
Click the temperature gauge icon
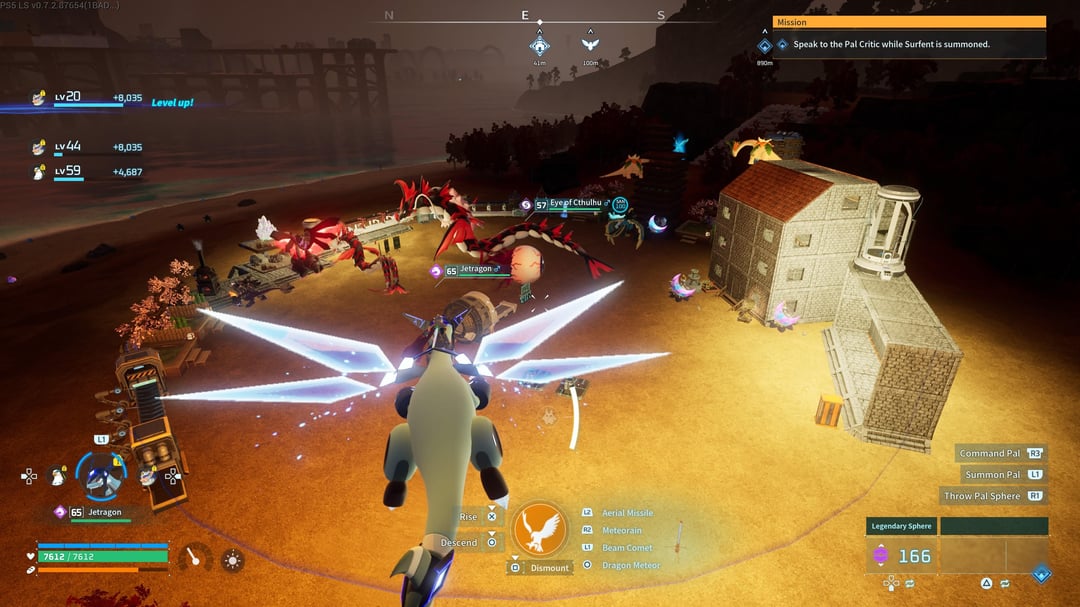(194, 558)
